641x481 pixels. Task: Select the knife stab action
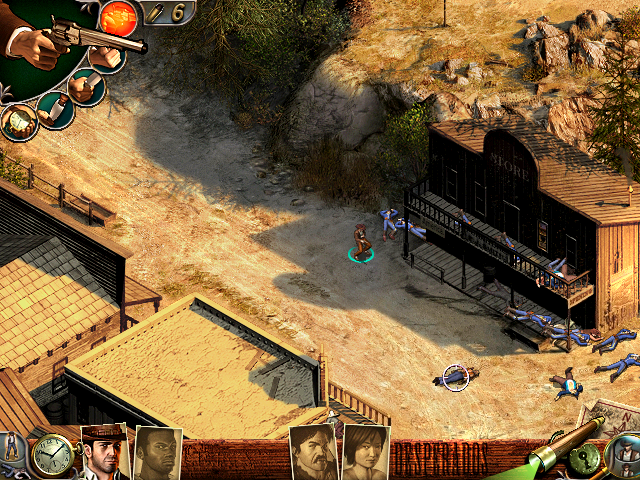click(x=87, y=87)
